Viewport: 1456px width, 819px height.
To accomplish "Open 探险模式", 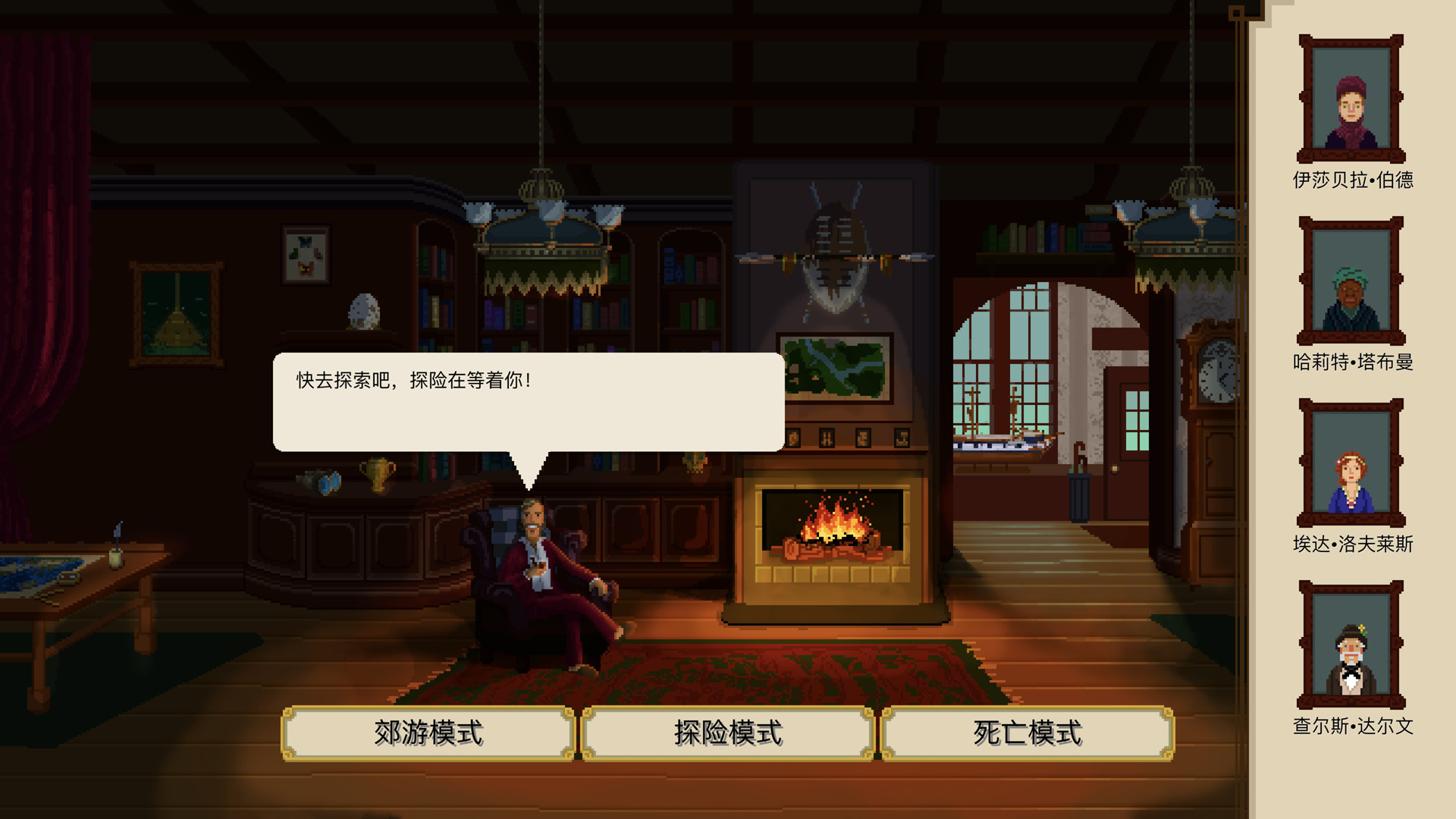I will pyautogui.click(x=728, y=733).
